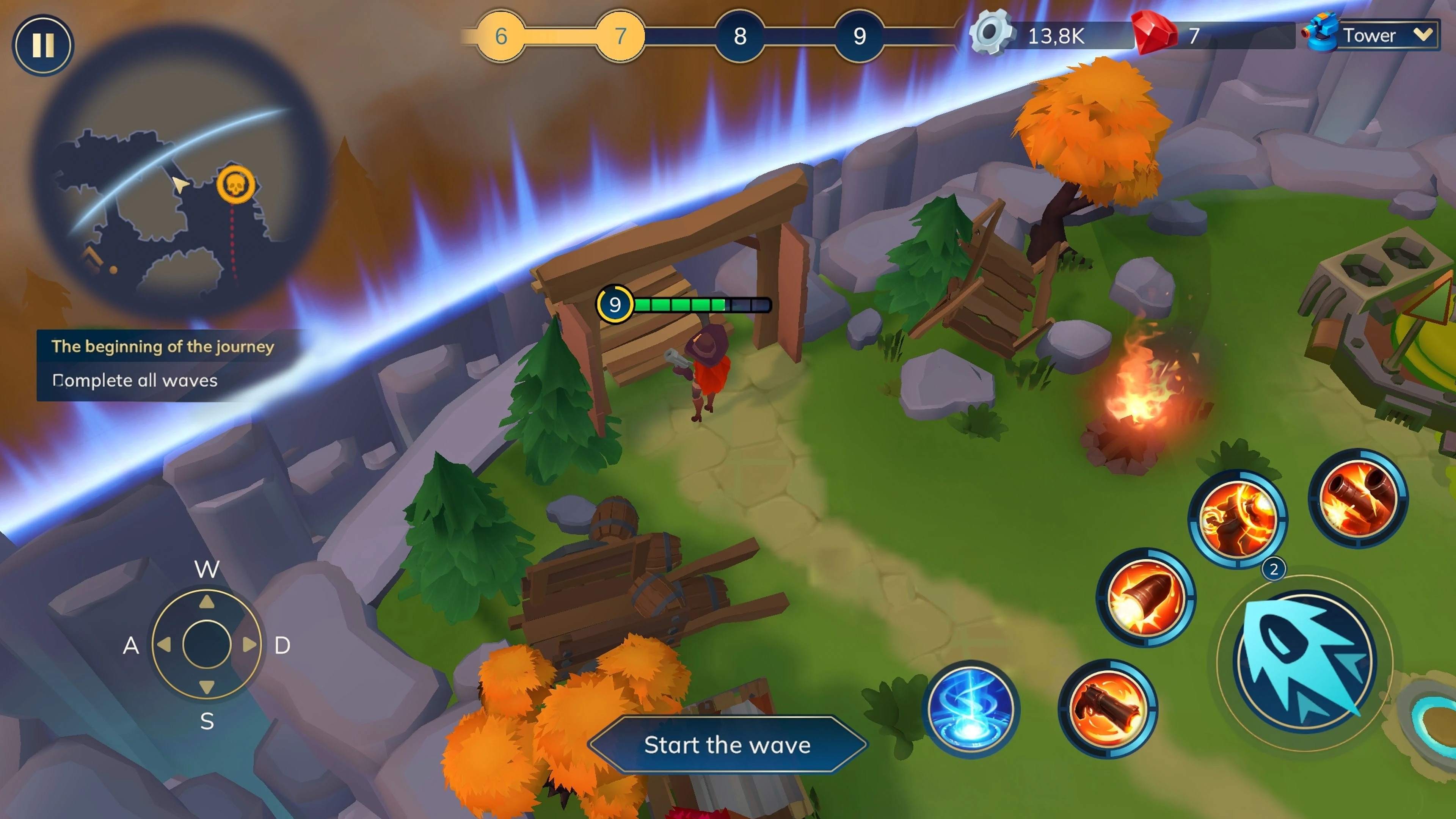The height and width of the screenshot is (819, 1456).
Task: Tap the main cyan bullet attack button
Action: 1304,661
